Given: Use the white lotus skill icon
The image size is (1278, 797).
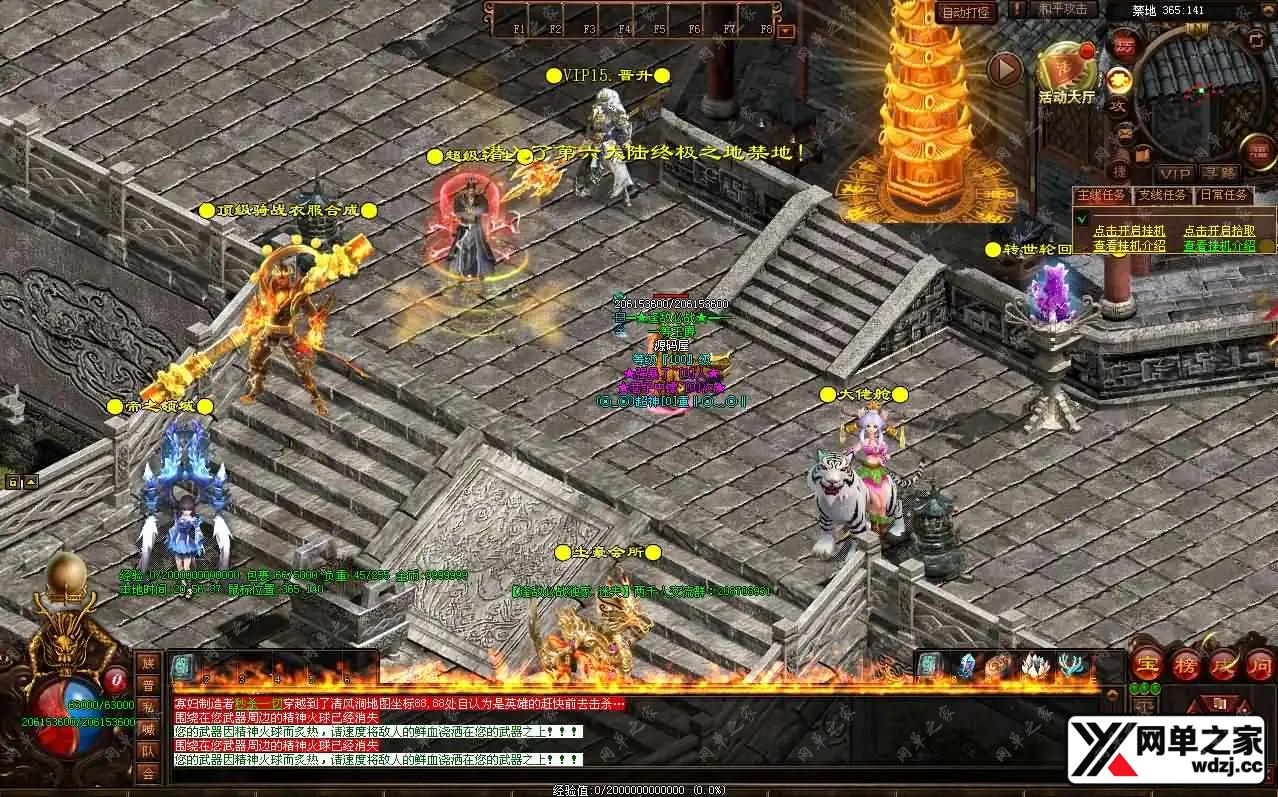Looking at the screenshot, I should coord(1035,666).
